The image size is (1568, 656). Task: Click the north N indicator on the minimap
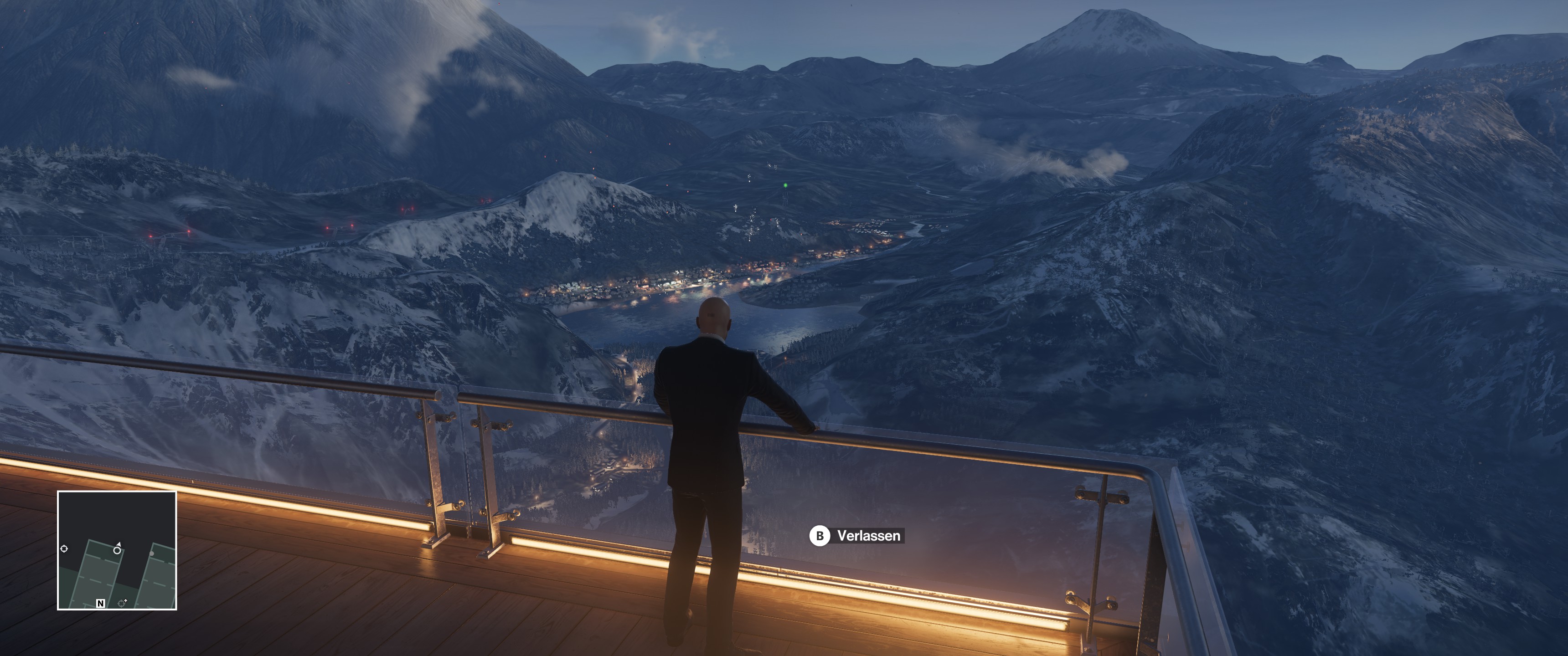coord(100,603)
